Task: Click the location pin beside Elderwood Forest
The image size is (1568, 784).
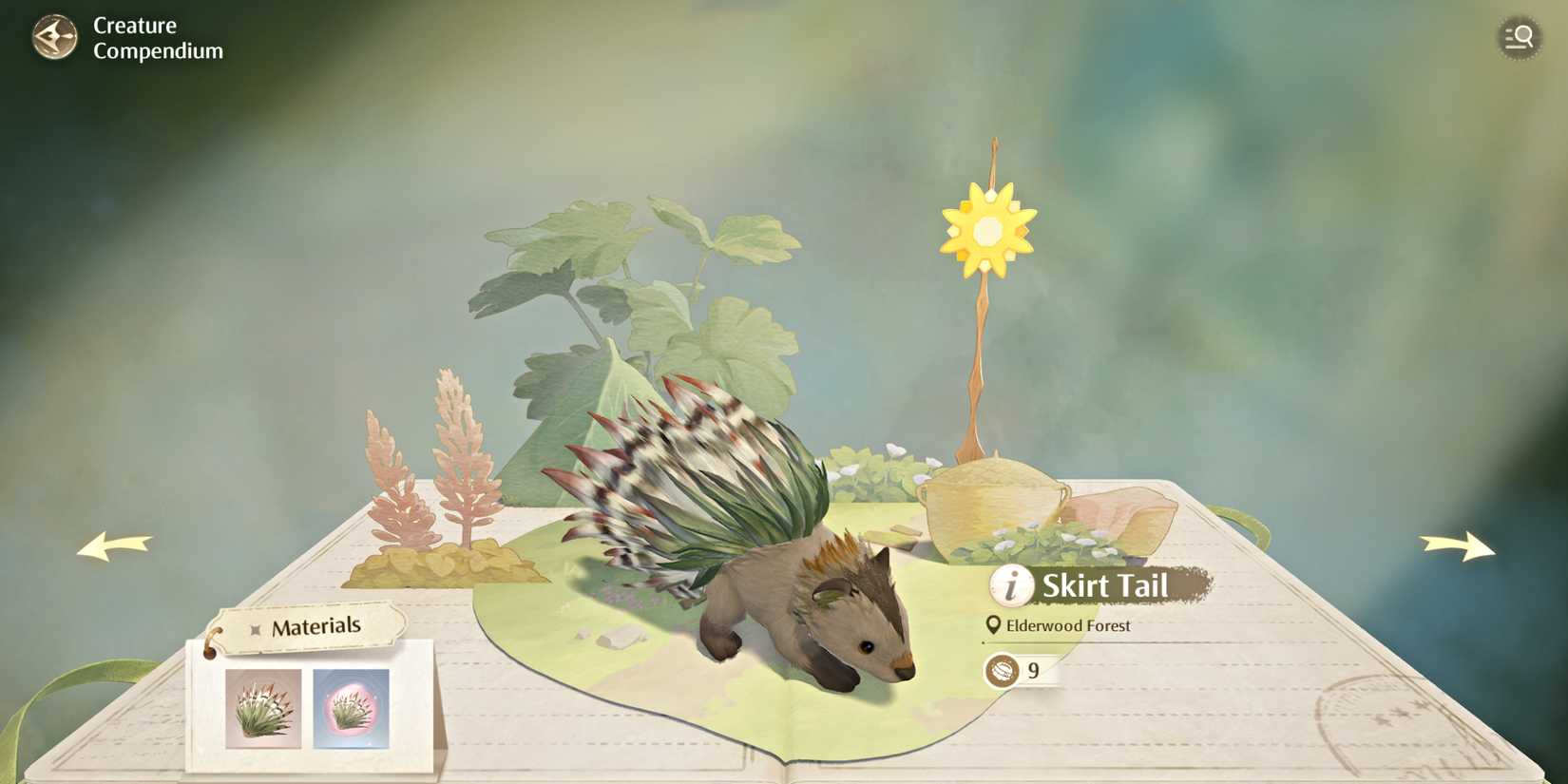Action: pos(992,625)
